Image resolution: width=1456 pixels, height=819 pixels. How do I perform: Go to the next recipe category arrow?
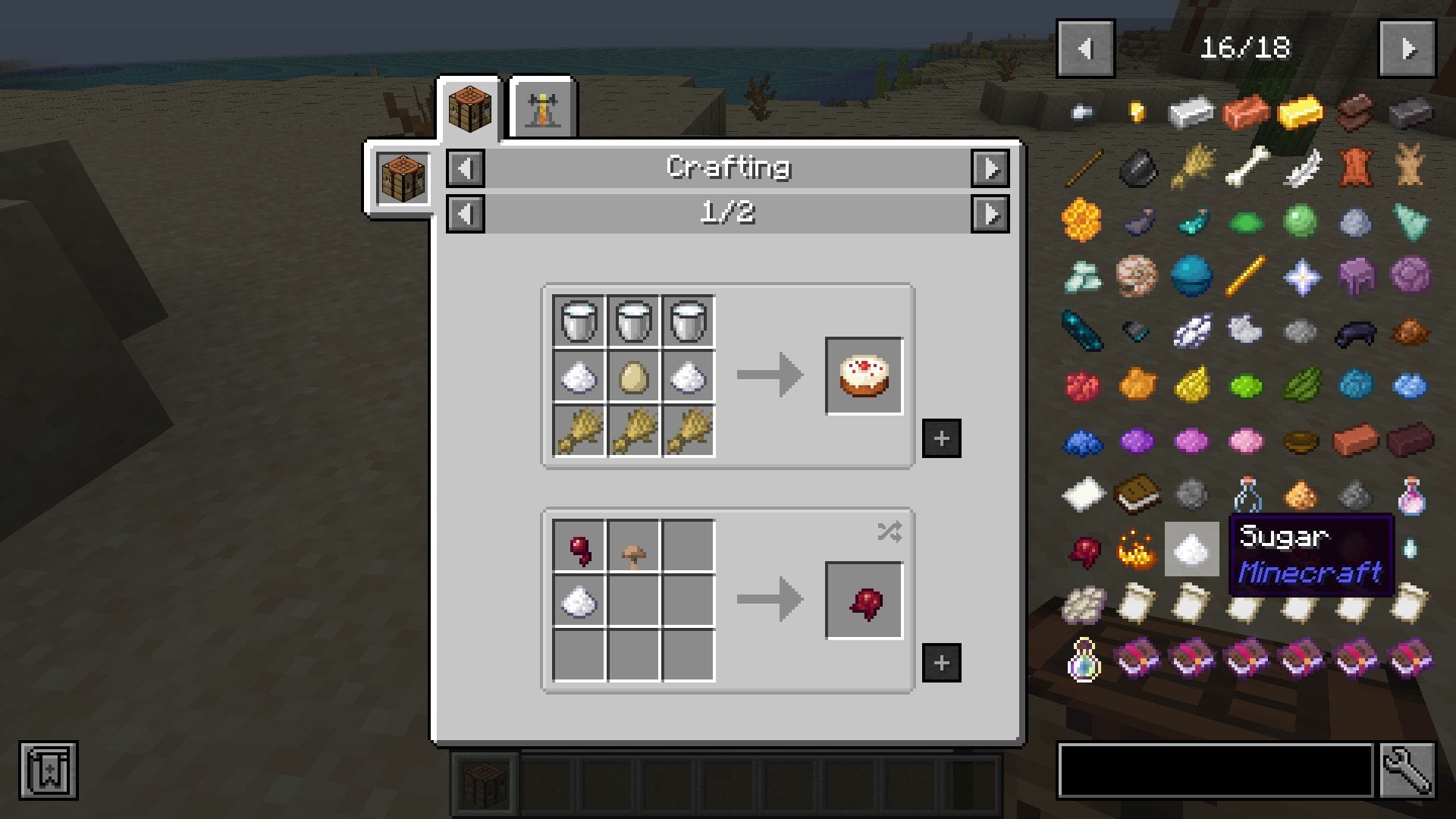(991, 168)
